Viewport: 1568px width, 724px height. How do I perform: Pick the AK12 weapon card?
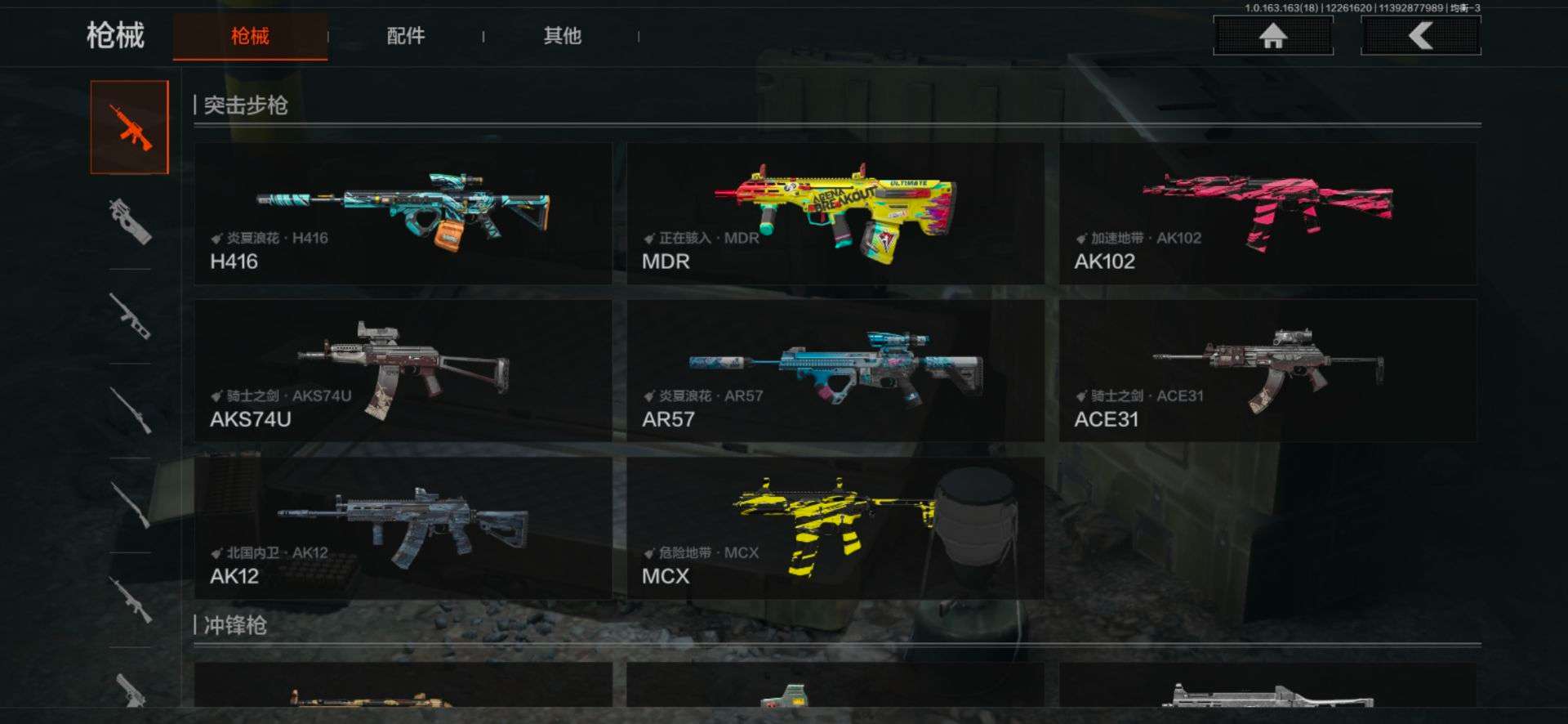(403, 528)
